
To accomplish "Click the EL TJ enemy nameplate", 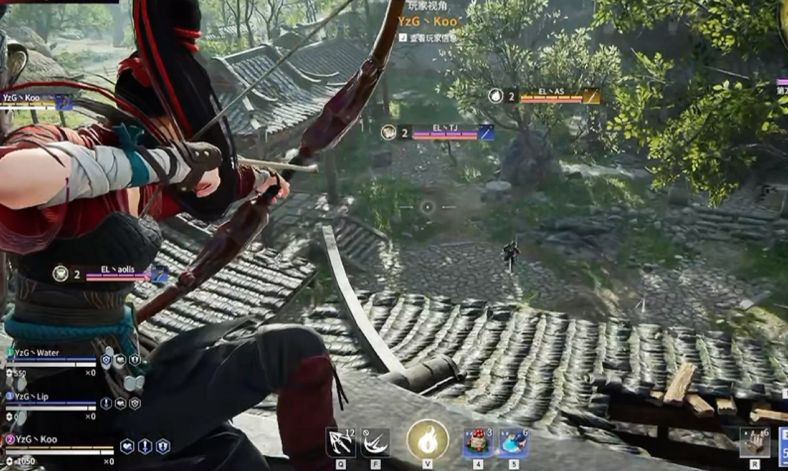I will 446,131.
